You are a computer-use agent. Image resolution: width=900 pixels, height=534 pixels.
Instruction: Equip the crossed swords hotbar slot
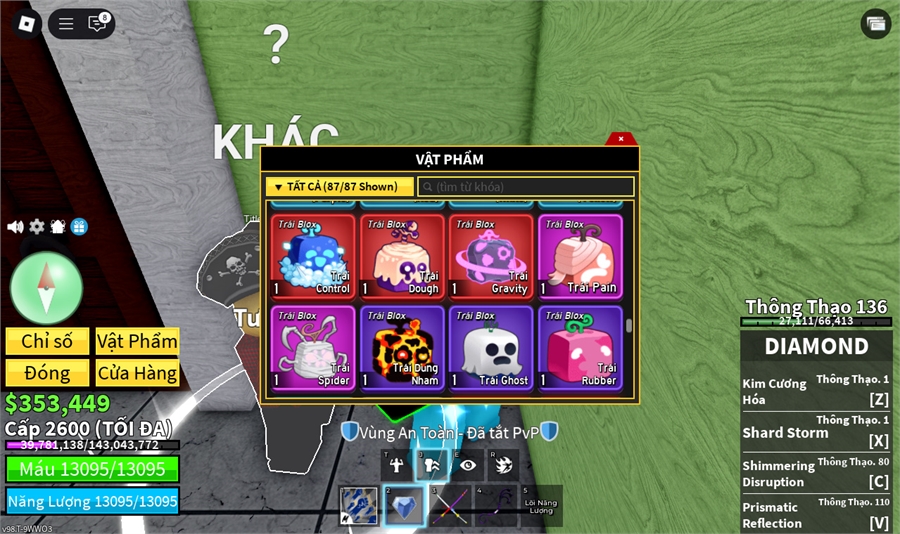coord(450,505)
